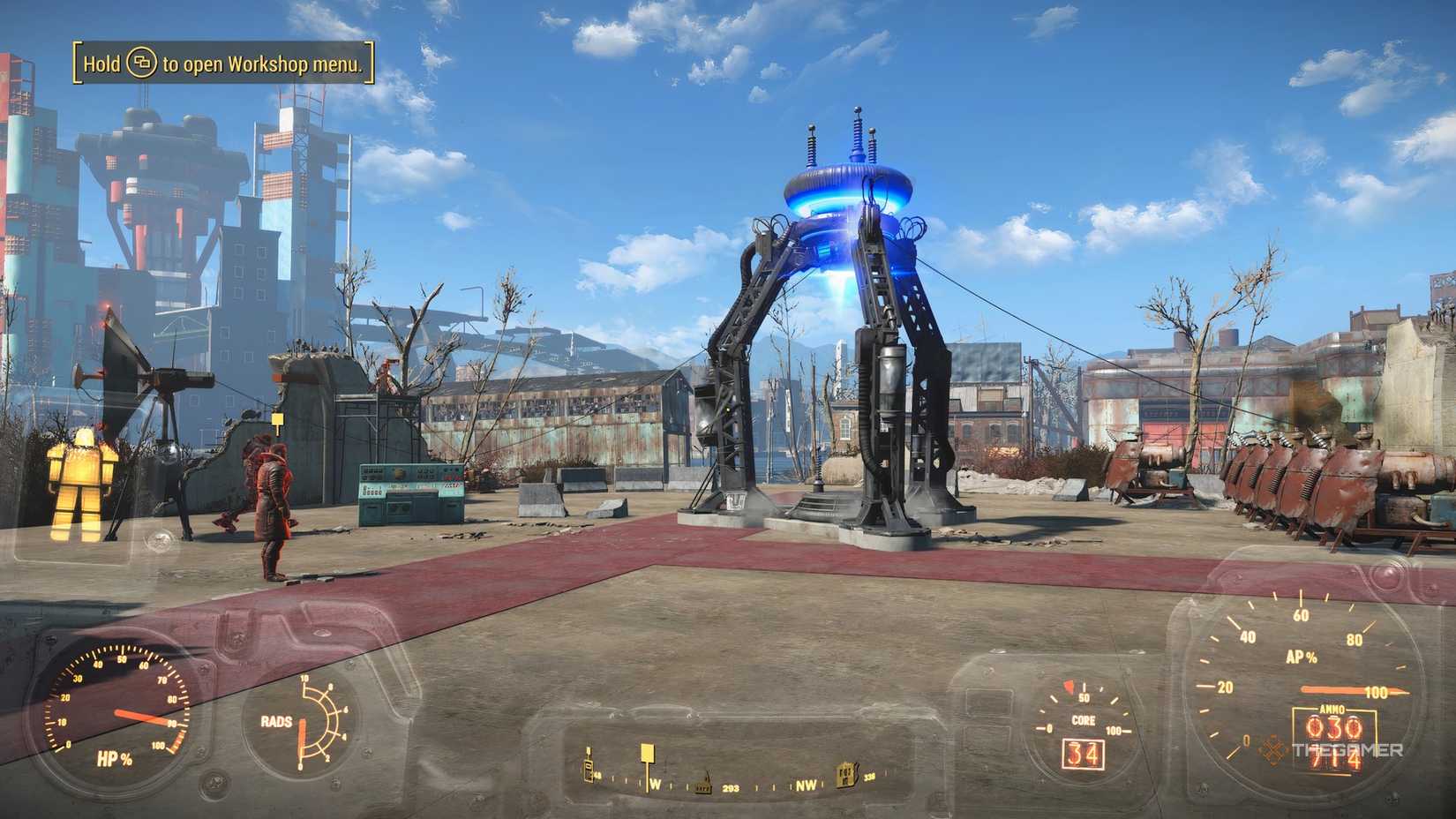
Task: Select the W heading on the compass bar
Action: pyautogui.click(x=655, y=785)
